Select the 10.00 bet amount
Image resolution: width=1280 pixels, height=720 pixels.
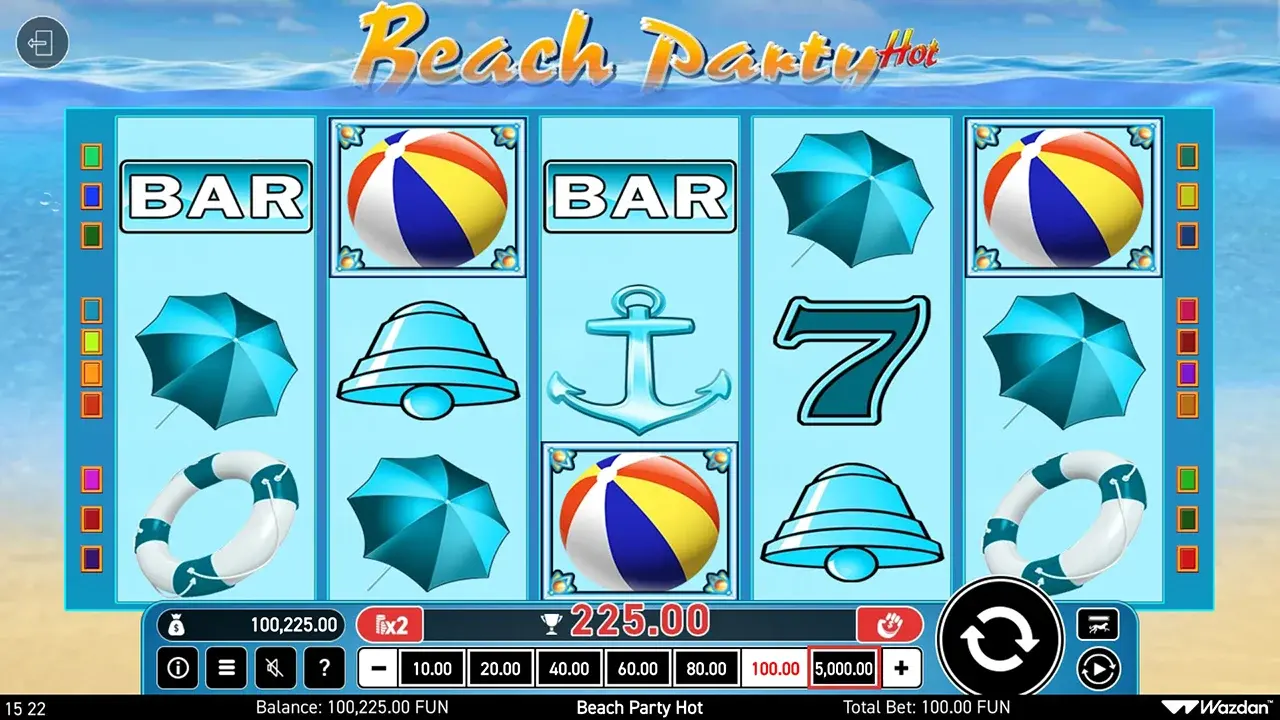pyautogui.click(x=432, y=668)
